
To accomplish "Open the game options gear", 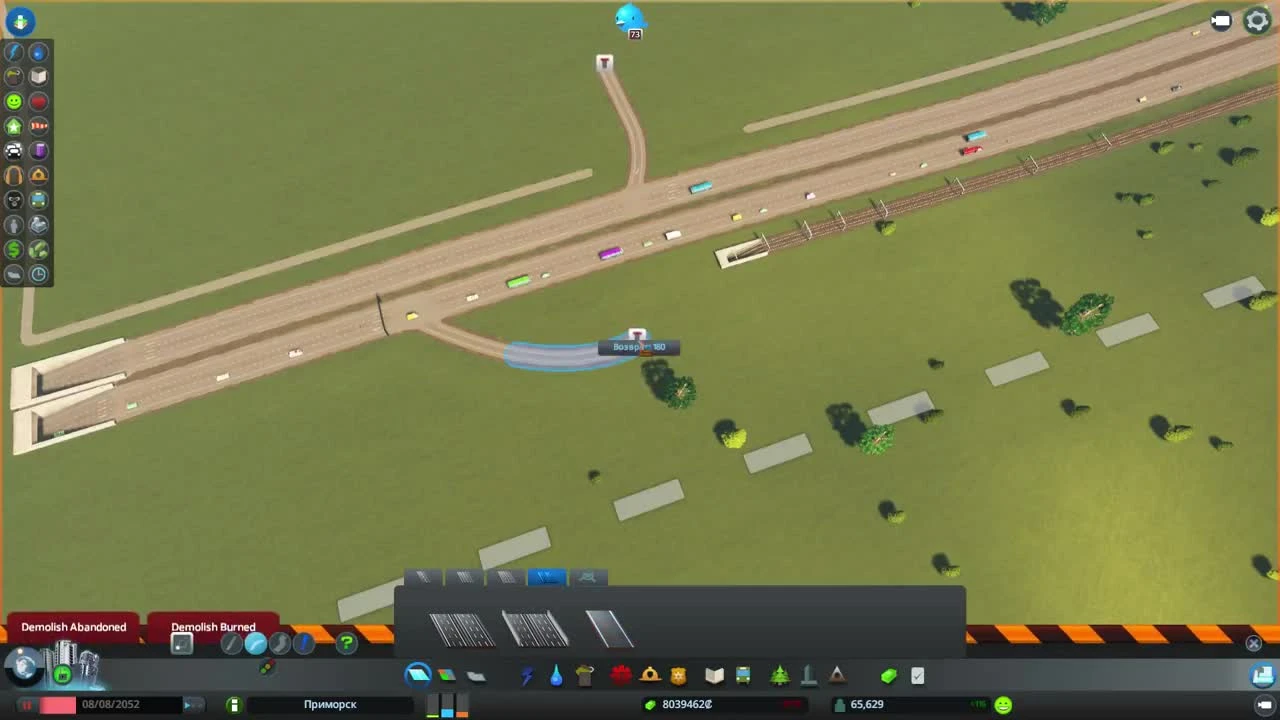I will click(1256, 20).
